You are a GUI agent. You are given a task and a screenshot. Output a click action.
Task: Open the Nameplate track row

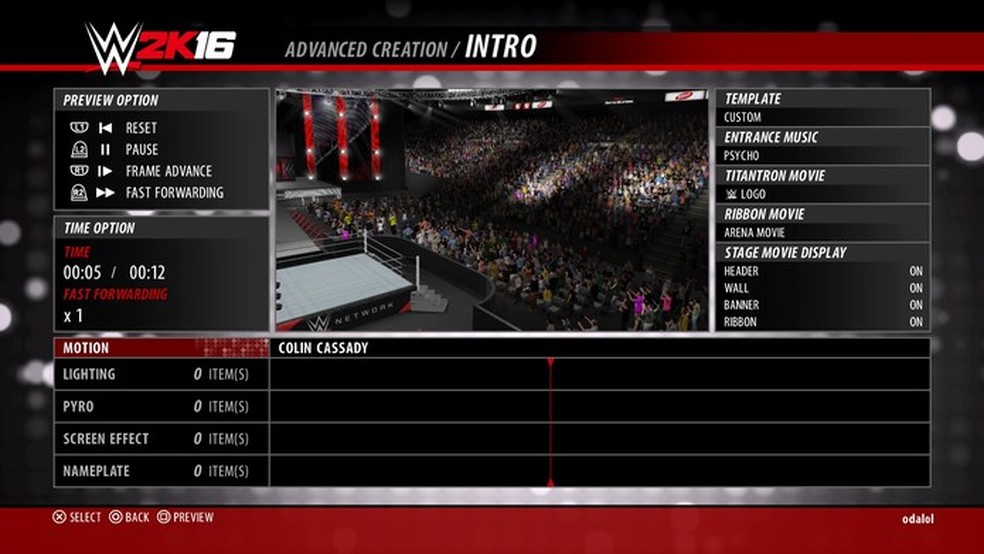click(x=160, y=471)
